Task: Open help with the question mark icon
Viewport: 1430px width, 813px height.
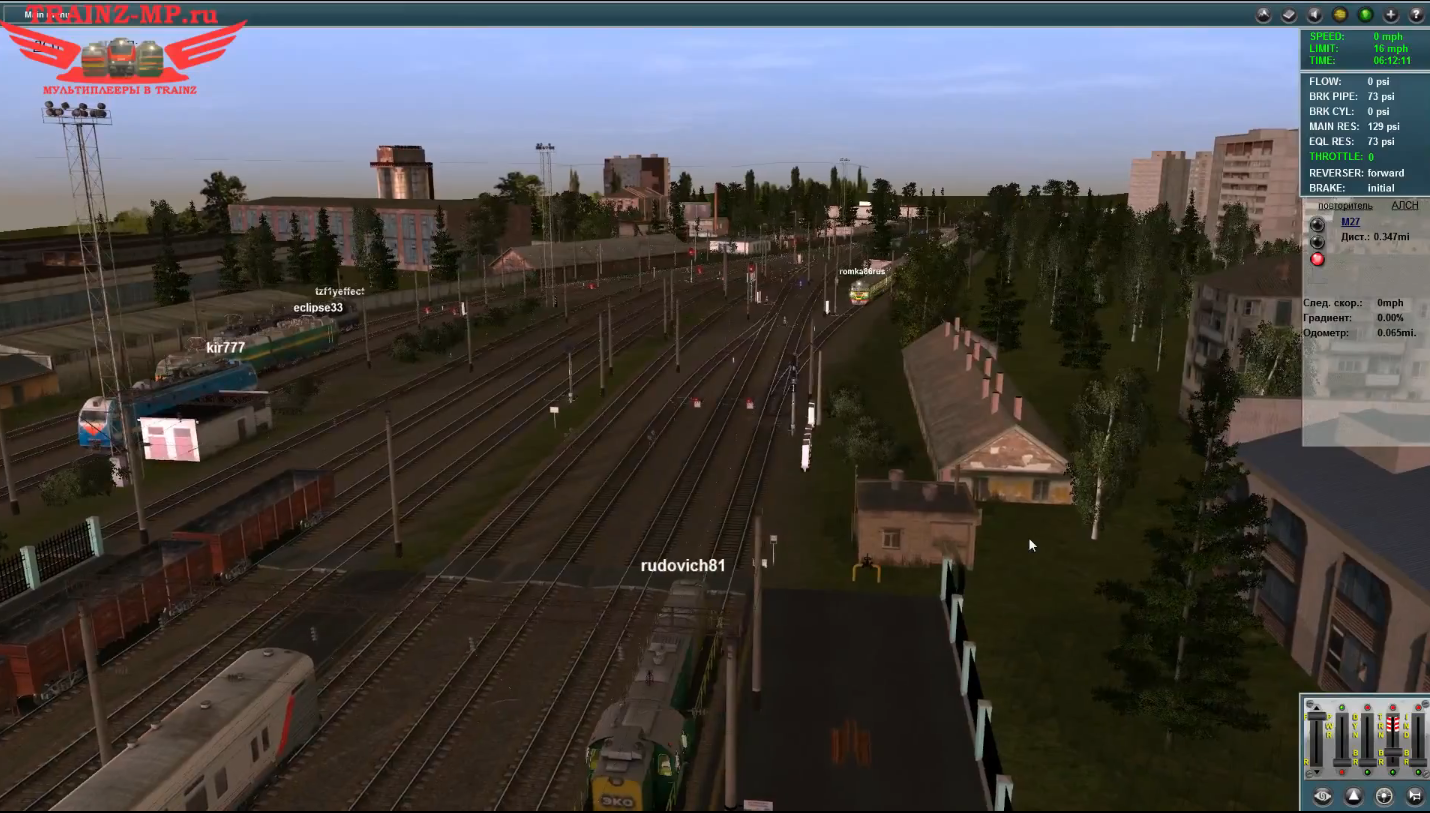Action: pos(1416,15)
